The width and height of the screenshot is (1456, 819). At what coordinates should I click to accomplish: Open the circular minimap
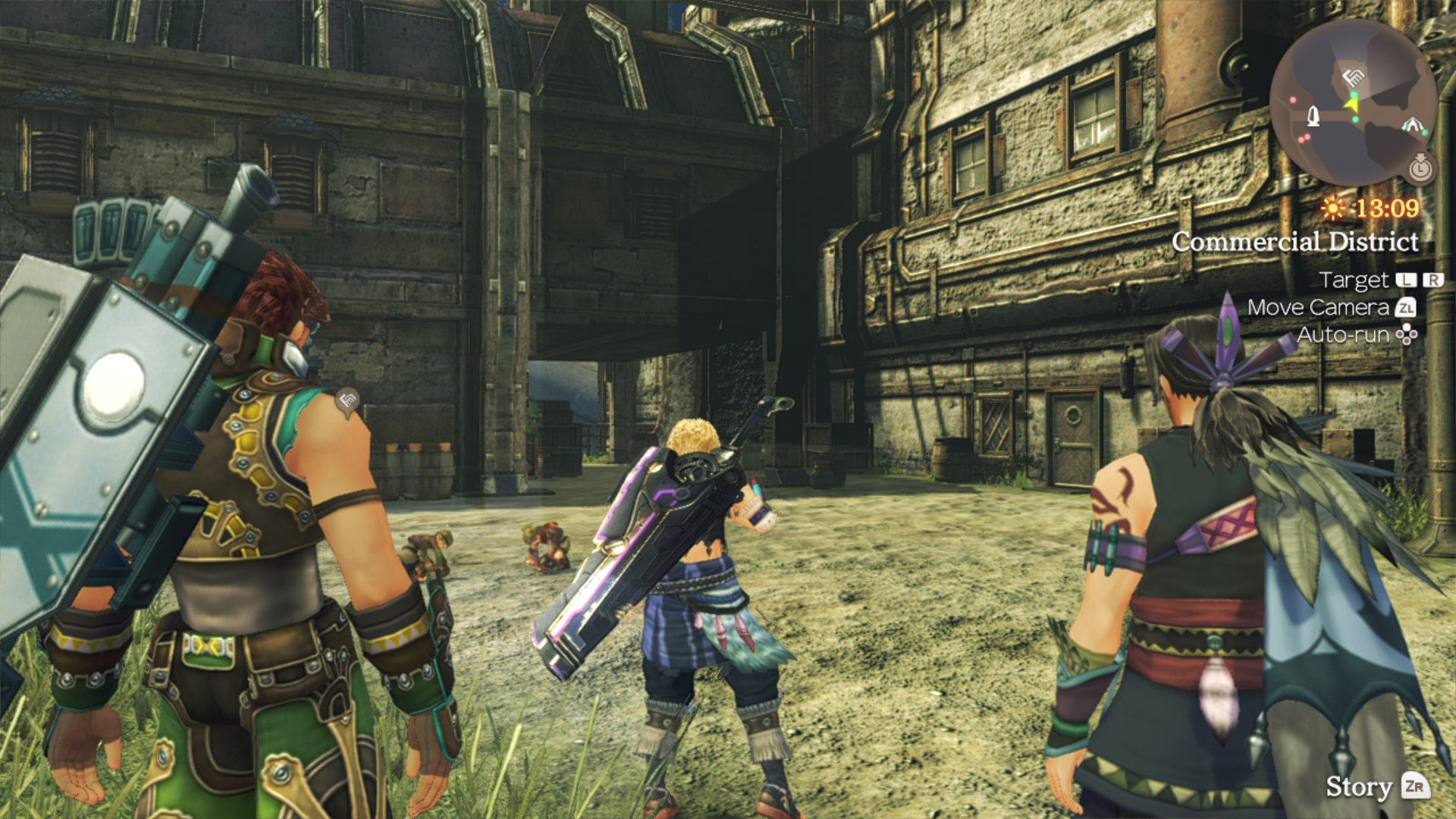point(1353,102)
